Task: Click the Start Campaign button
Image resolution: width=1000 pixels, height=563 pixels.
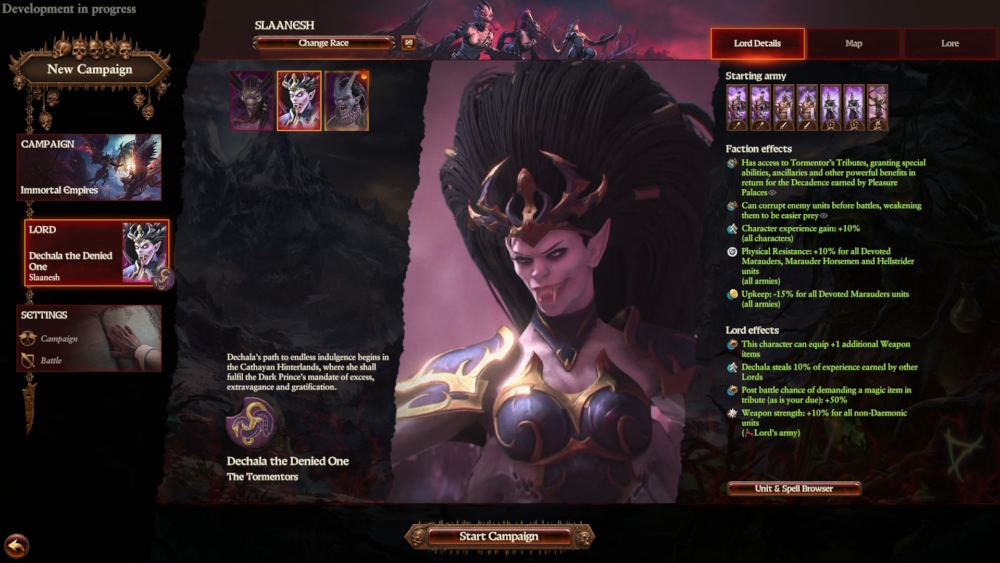Action: 499,537
